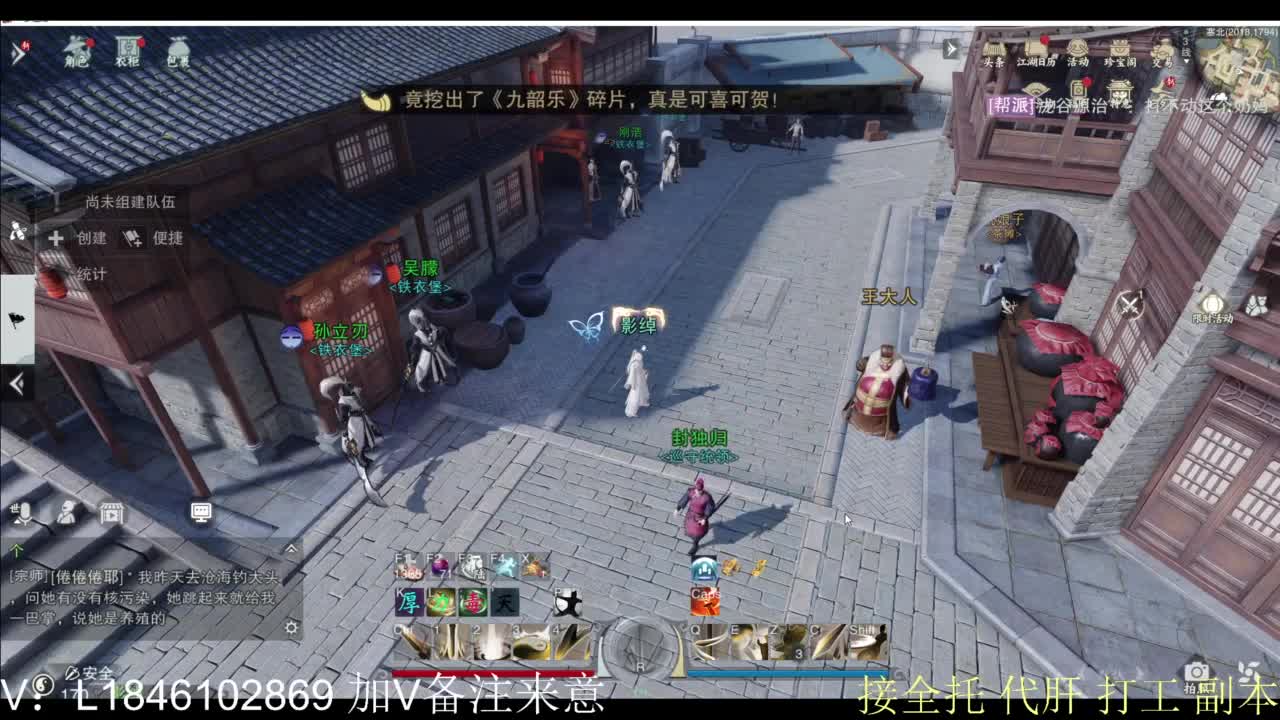The image size is (1280, 720).
Task: Open the 衣柜 wardrobe icon
Action: click(x=125, y=48)
